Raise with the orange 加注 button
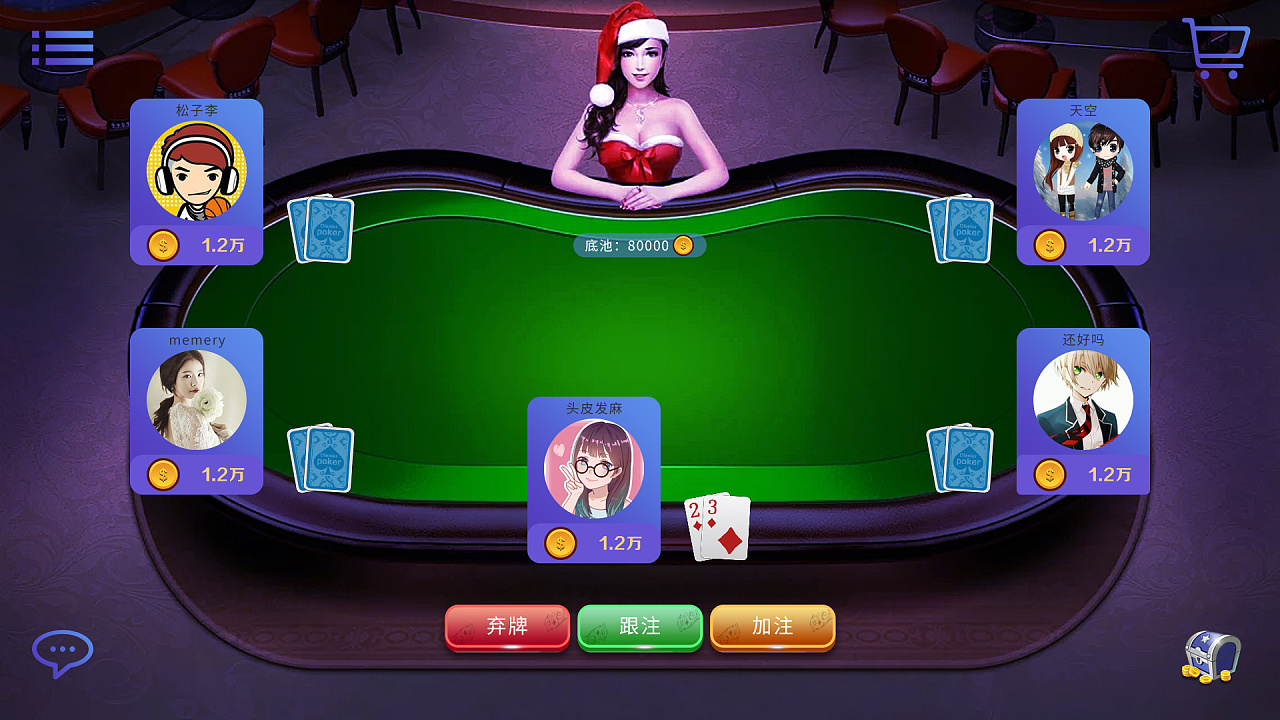Image resolution: width=1280 pixels, height=720 pixels. coord(773,627)
